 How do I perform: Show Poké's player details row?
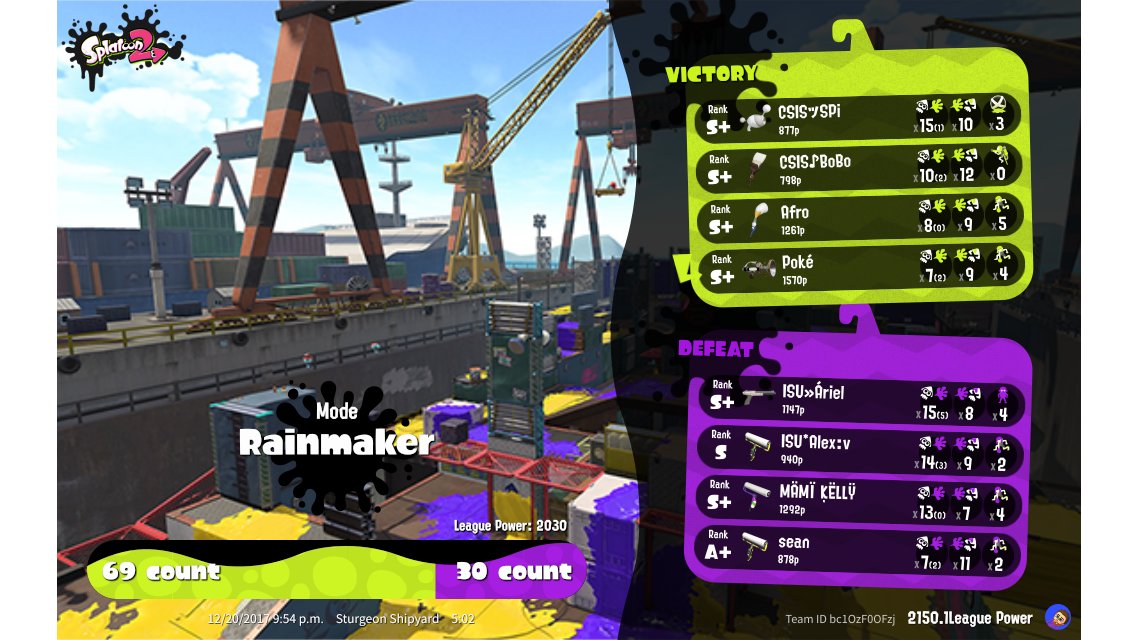pyautogui.click(x=858, y=269)
